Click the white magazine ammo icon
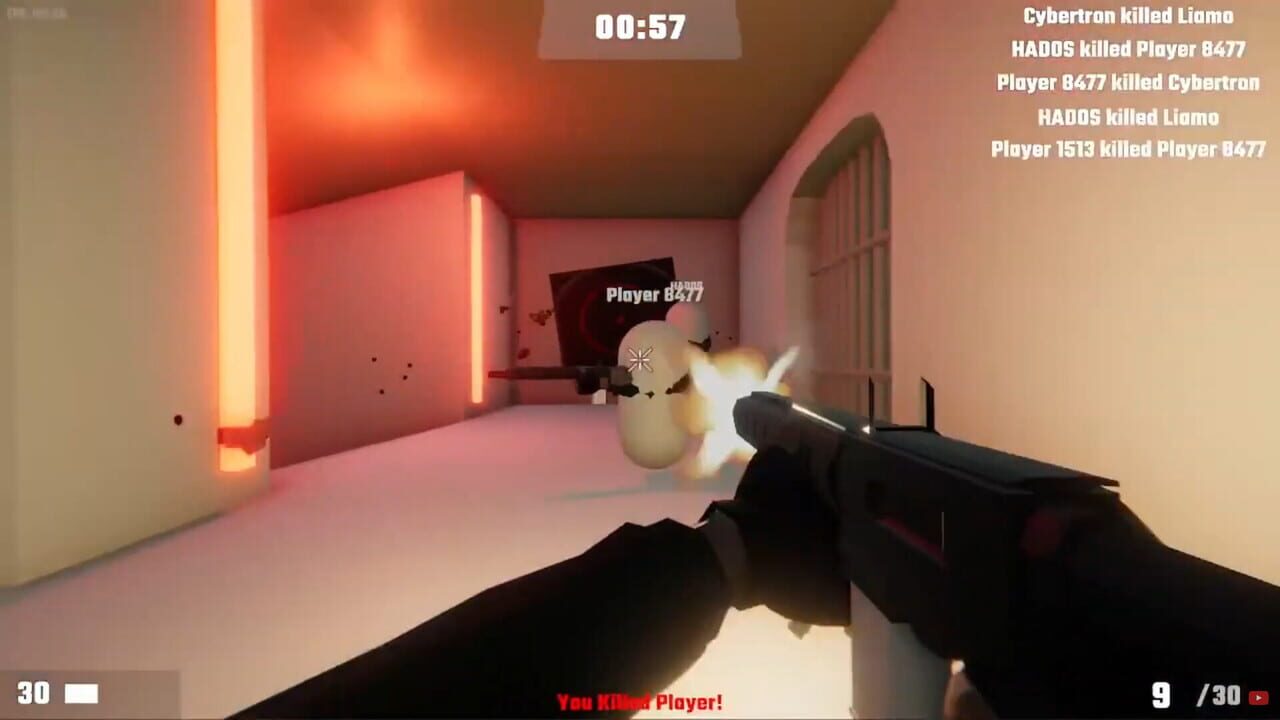Screen dimensions: 1280x720 pyautogui.click(x=81, y=691)
